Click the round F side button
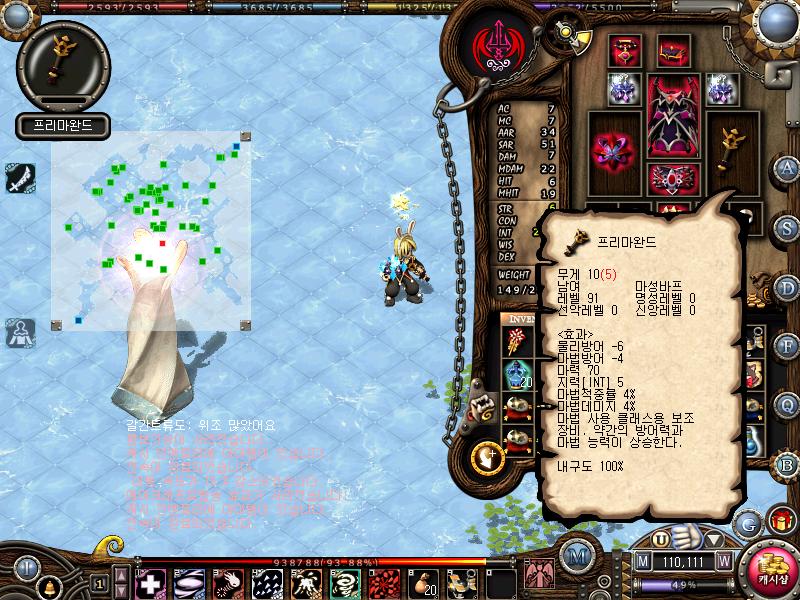The height and width of the screenshot is (600, 800). [787, 345]
